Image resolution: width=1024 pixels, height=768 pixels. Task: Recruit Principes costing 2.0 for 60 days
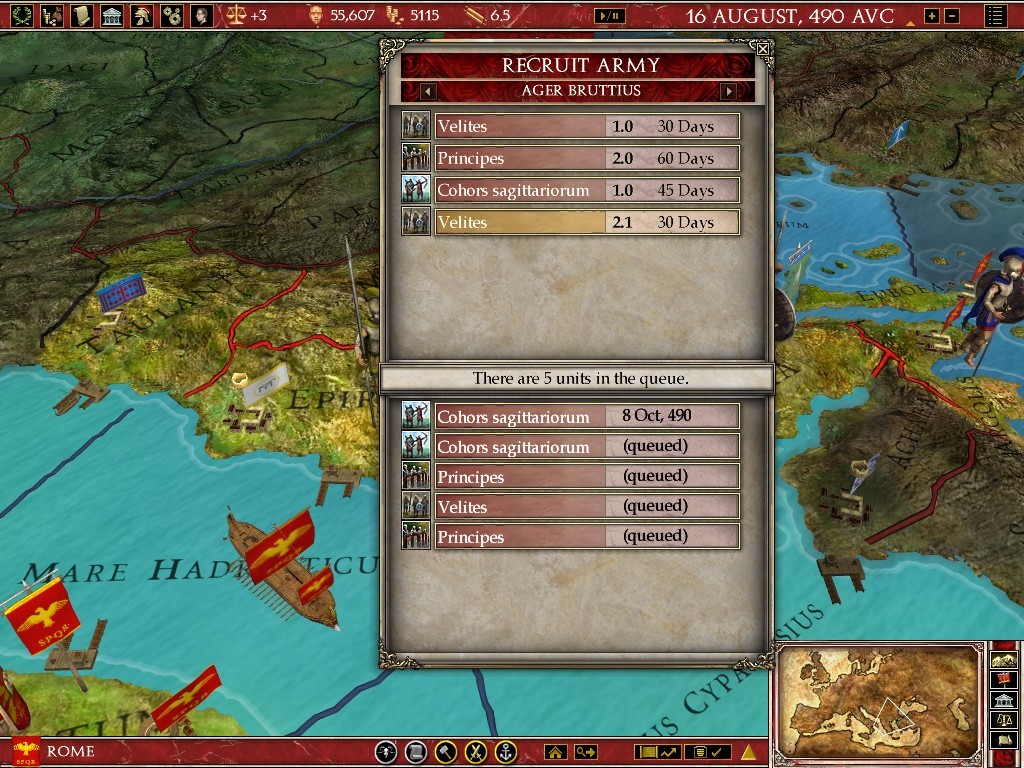pos(587,158)
